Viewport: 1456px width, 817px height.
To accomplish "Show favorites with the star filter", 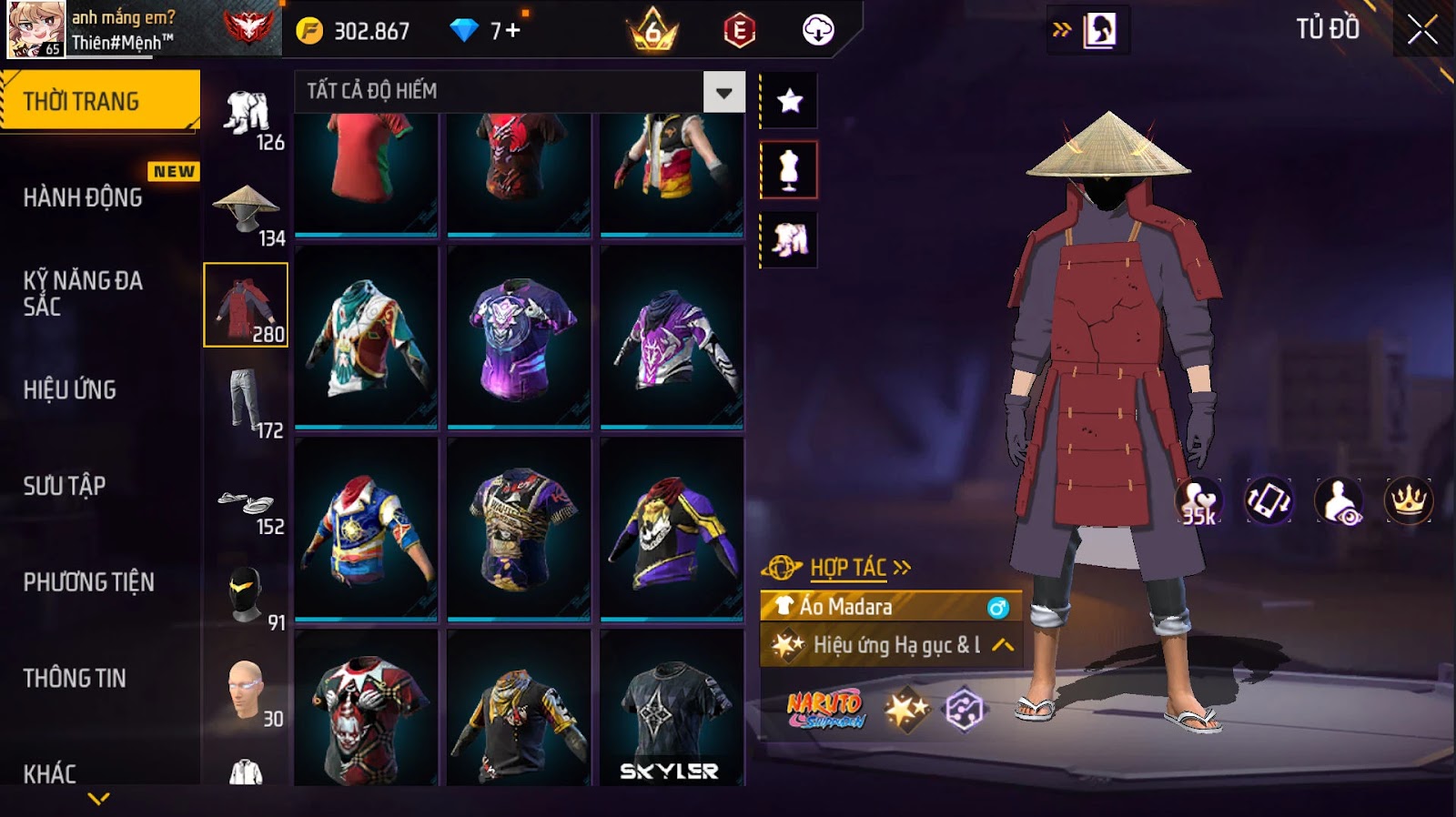I will (789, 101).
